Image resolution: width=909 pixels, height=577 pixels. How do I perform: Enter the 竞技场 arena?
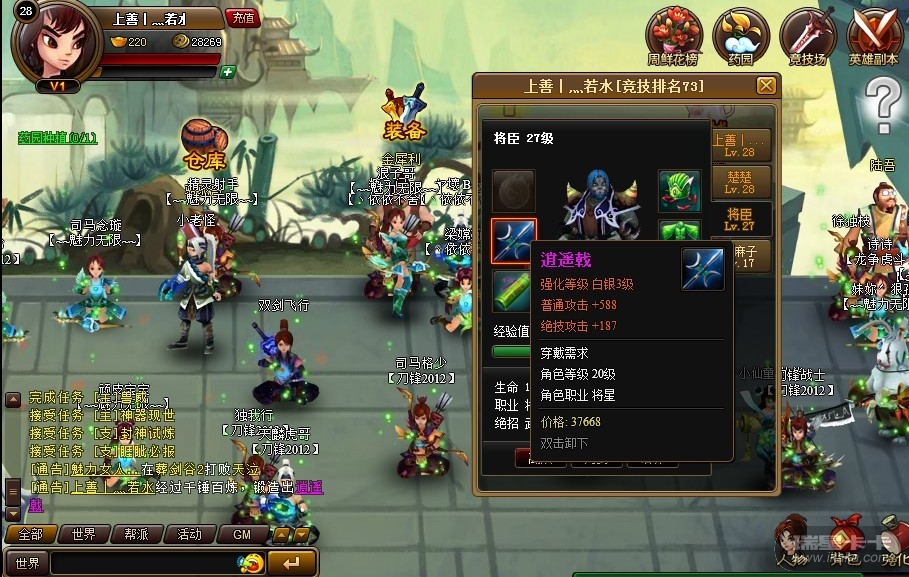(807, 36)
